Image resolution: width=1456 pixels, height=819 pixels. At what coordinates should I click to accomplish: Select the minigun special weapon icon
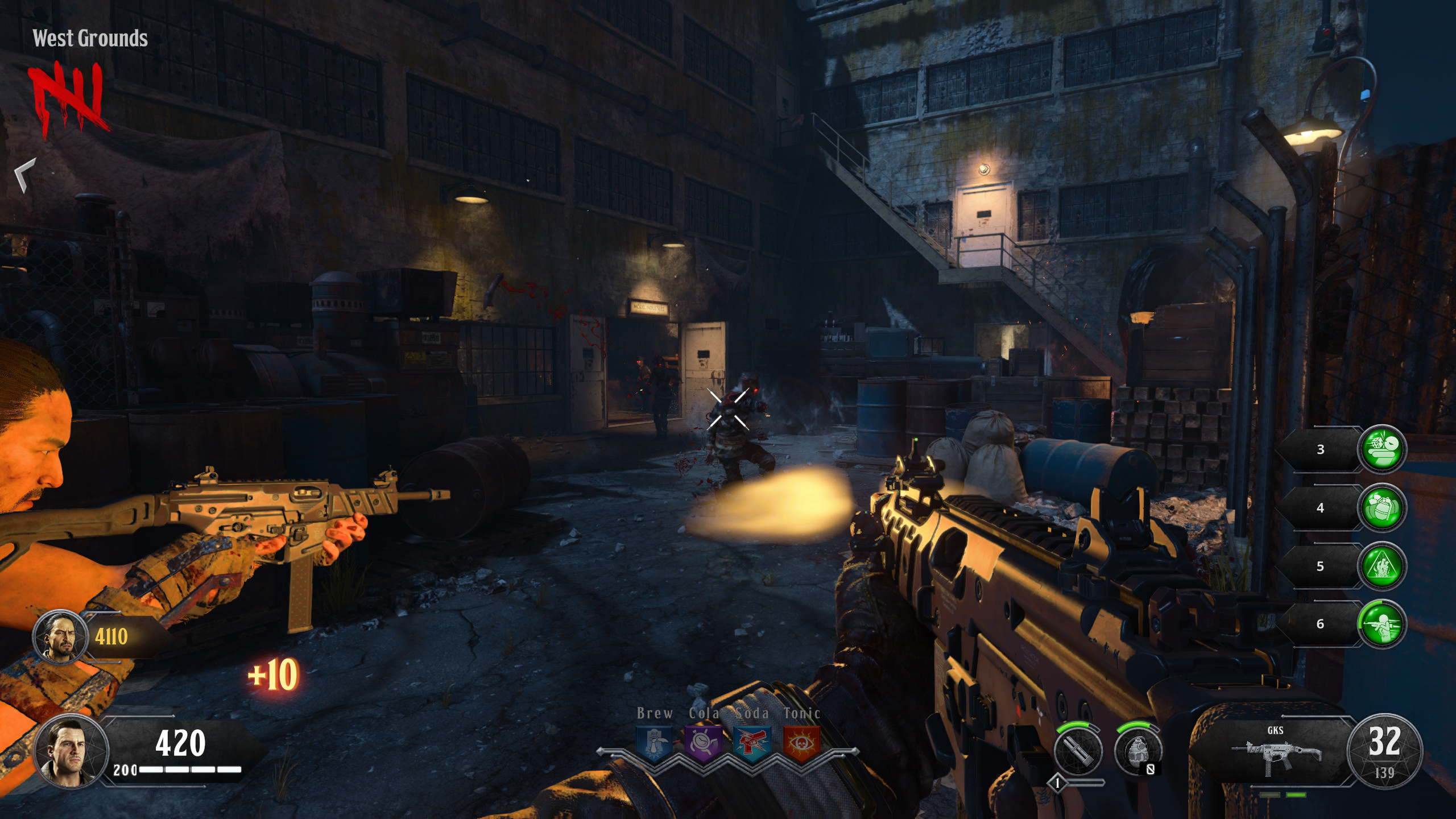pos(1078,751)
